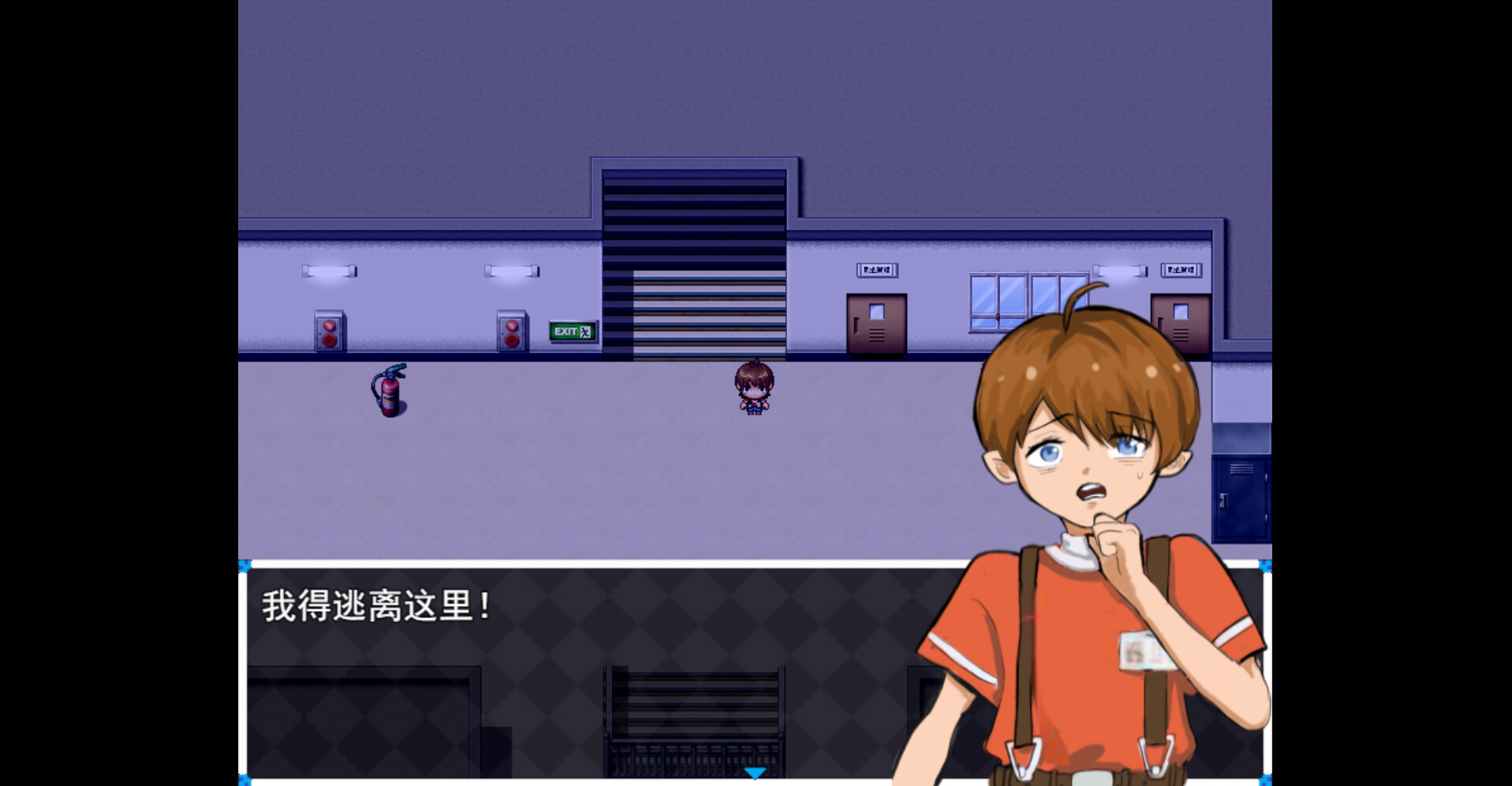
Task: Click the blue arrow to advance dialogue
Action: point(755,773)
